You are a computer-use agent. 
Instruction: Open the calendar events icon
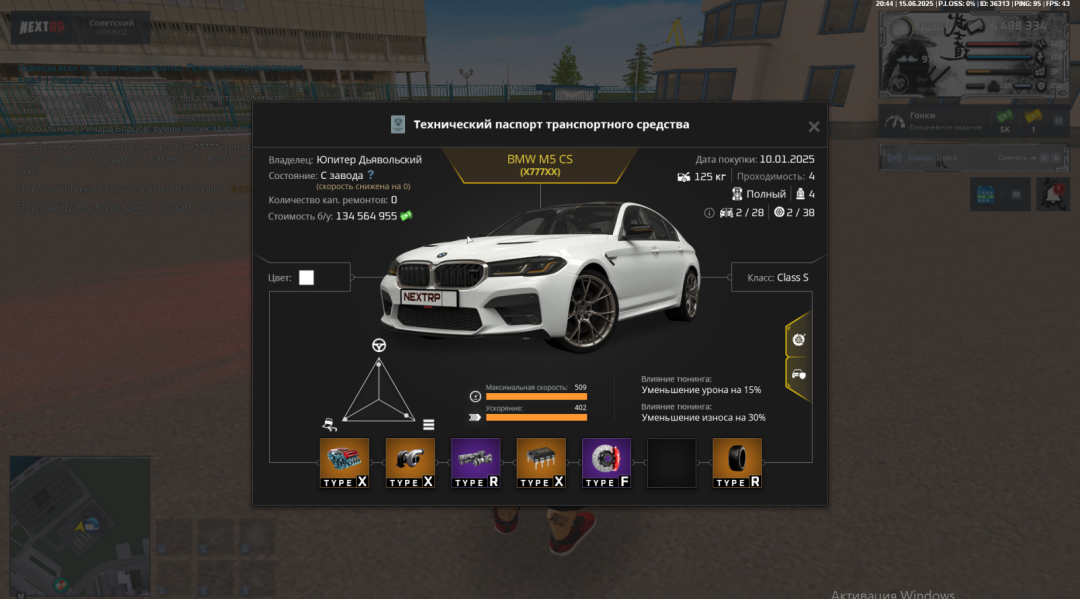pyautogui.click(x=985, y=194)
